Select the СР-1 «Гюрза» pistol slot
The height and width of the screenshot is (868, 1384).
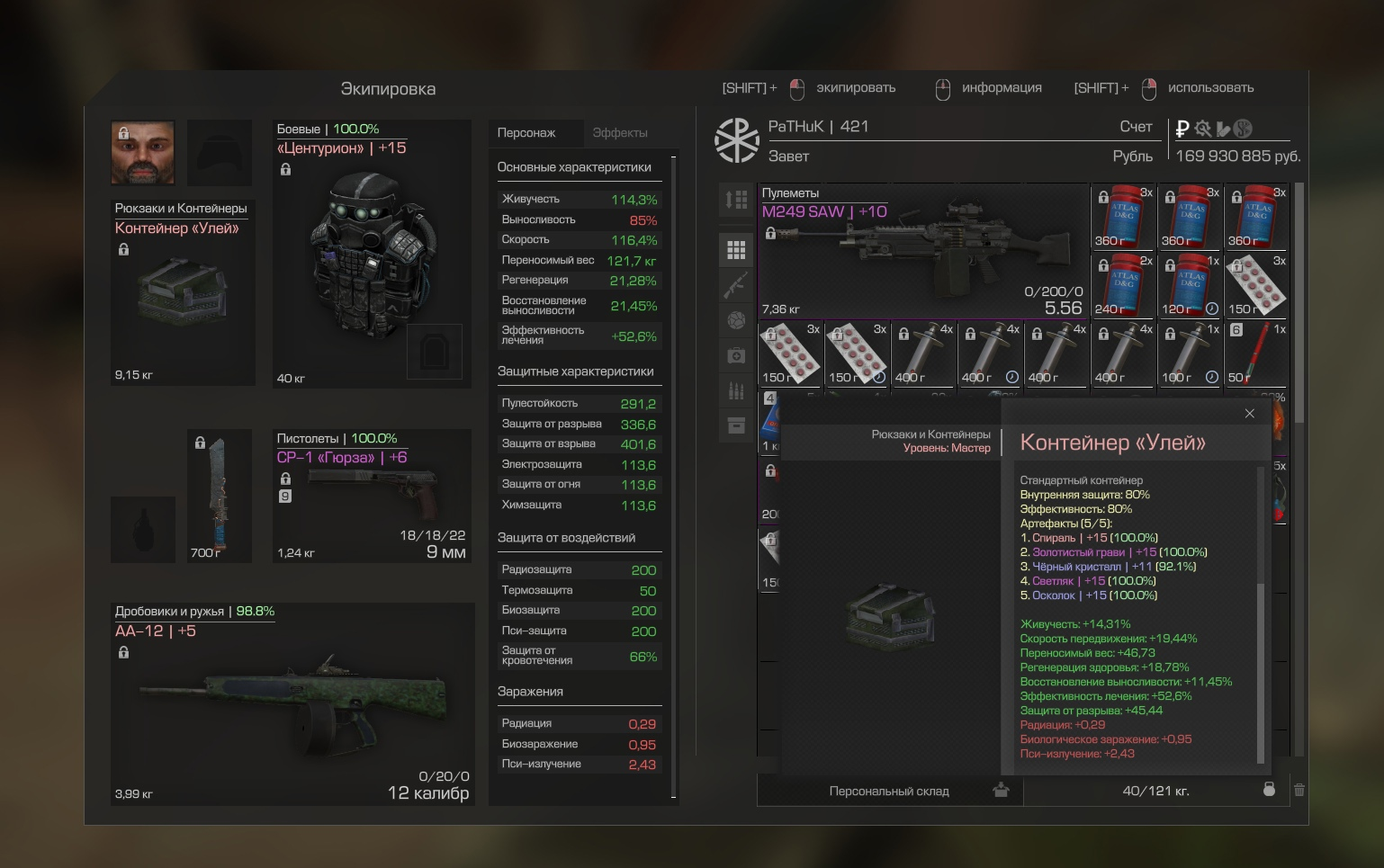[372, 496]
